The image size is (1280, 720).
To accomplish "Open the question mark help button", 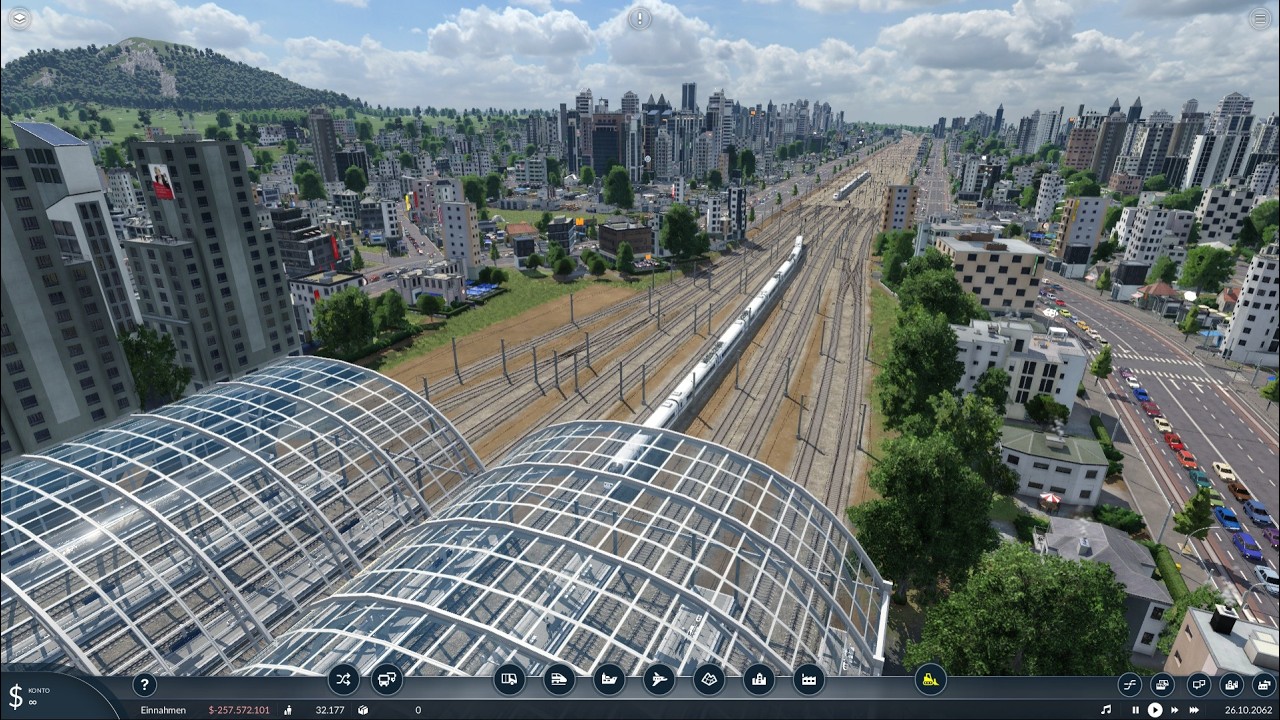I will 145,685.
